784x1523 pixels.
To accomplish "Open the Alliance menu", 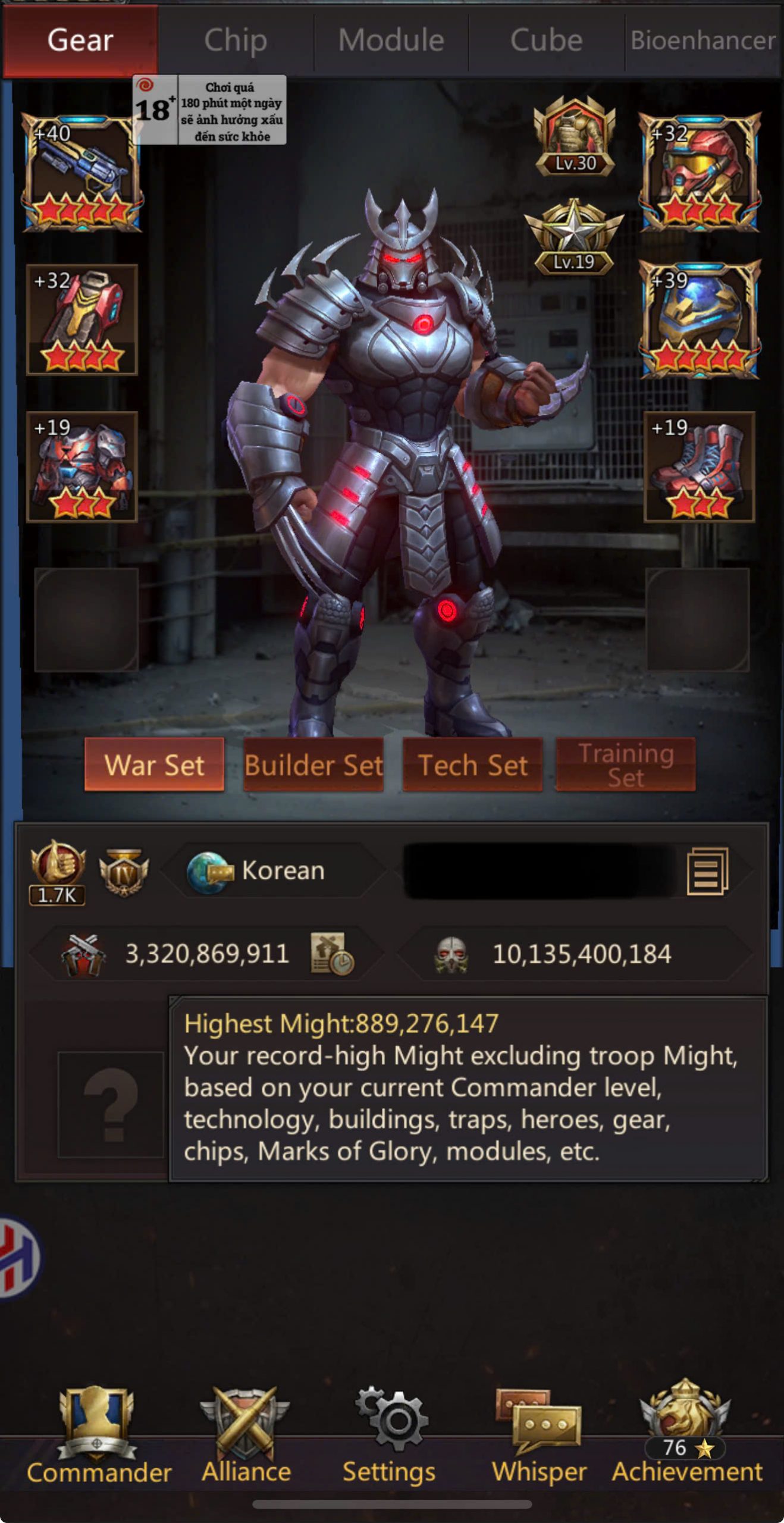I will 246,1435.
